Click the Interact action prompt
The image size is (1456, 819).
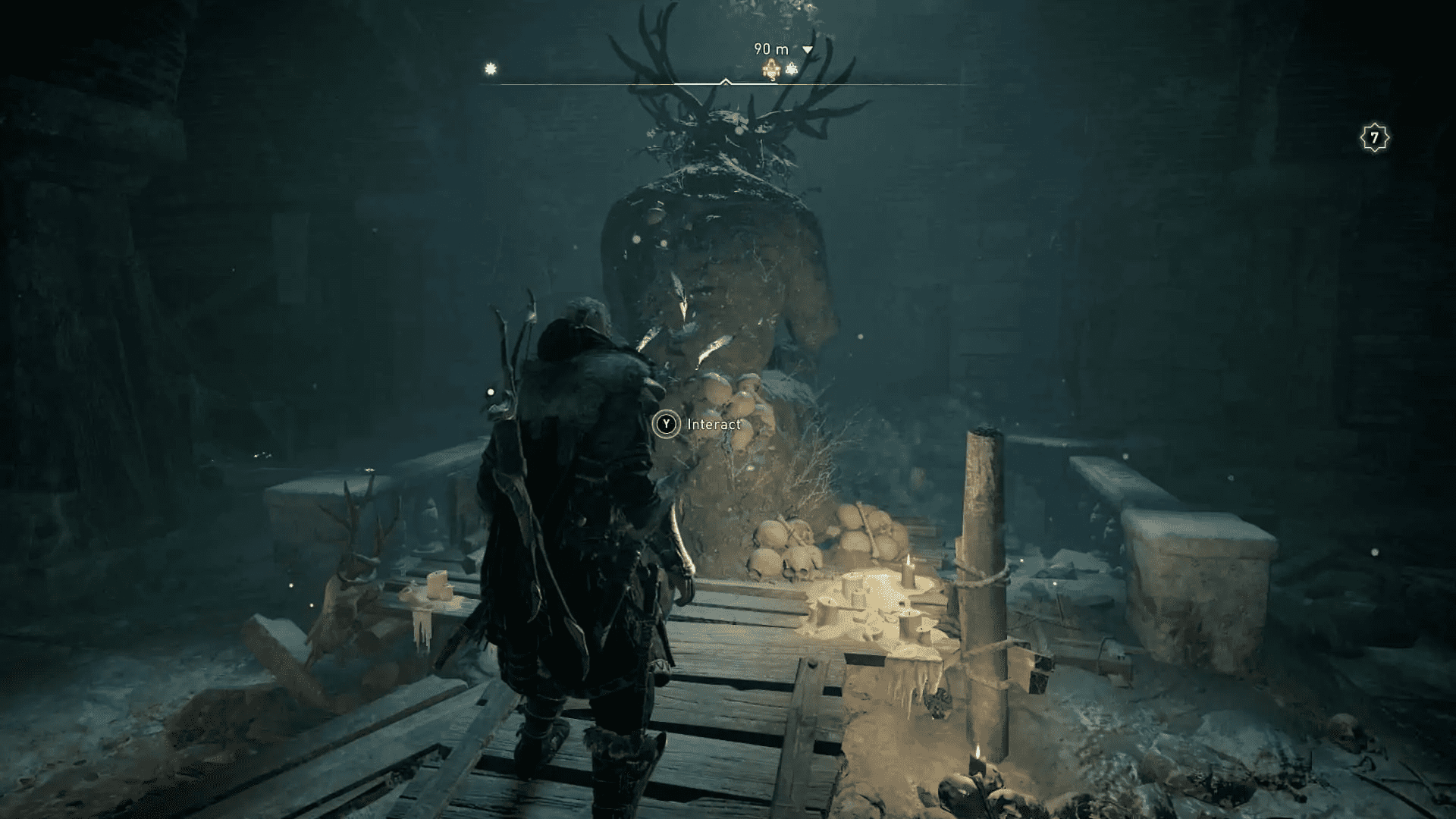click(698, 425)
